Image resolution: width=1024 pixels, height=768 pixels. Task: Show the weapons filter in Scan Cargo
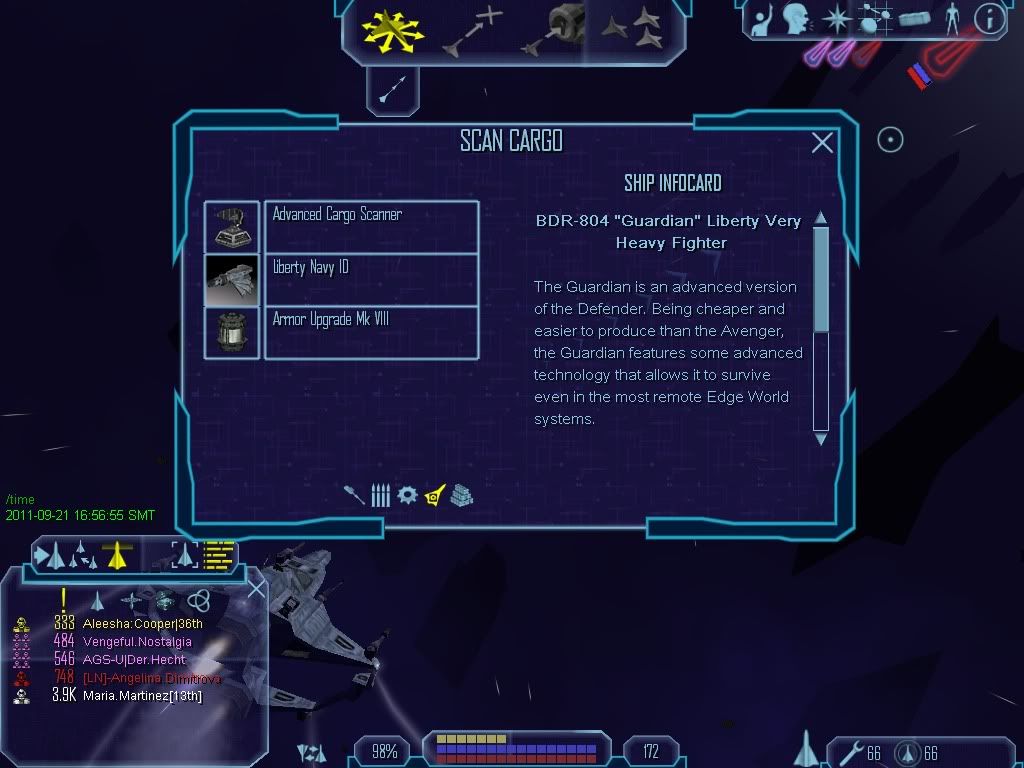point(354,495)
